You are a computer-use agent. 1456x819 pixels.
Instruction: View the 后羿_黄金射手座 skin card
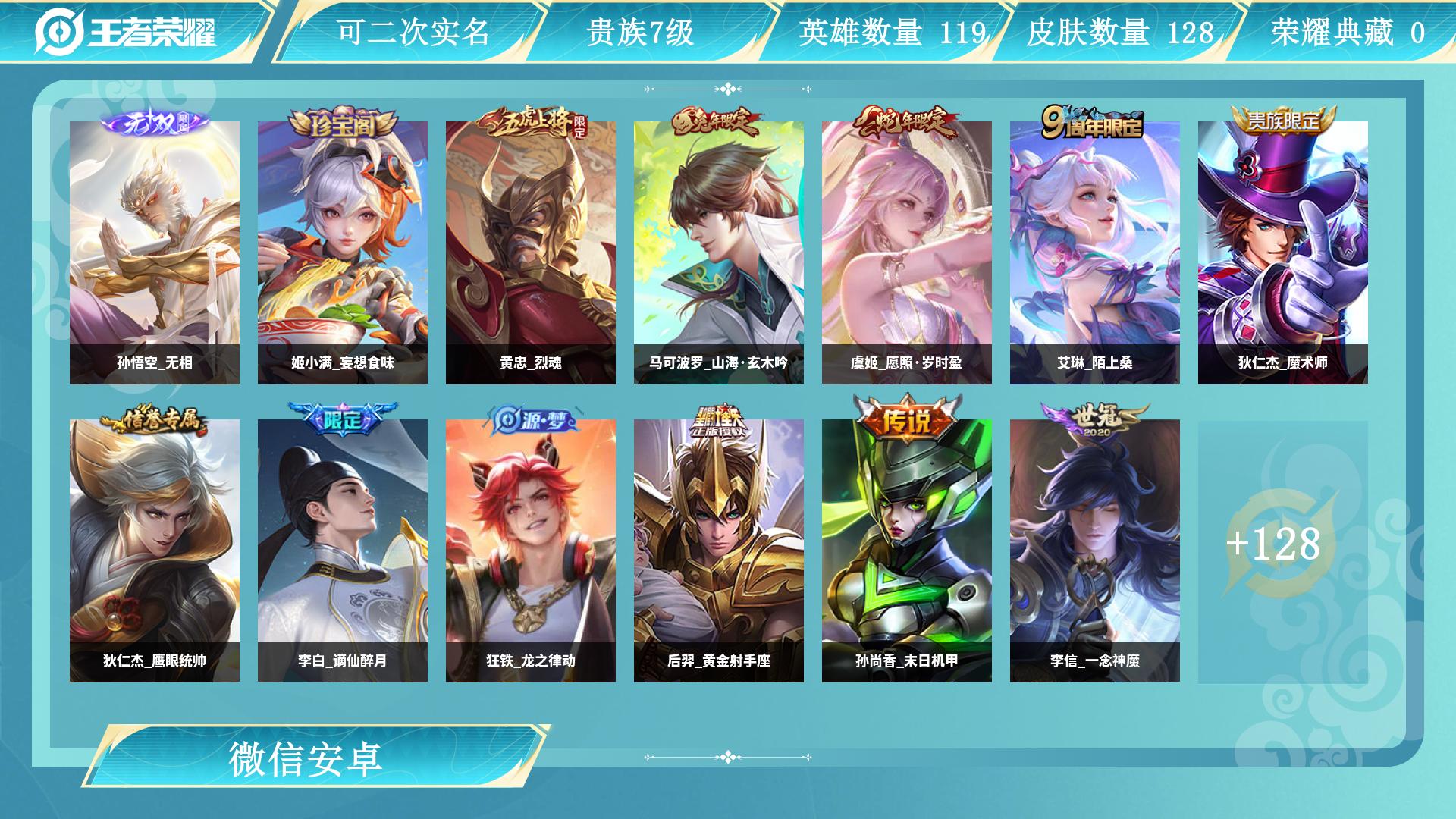[719, 551]
